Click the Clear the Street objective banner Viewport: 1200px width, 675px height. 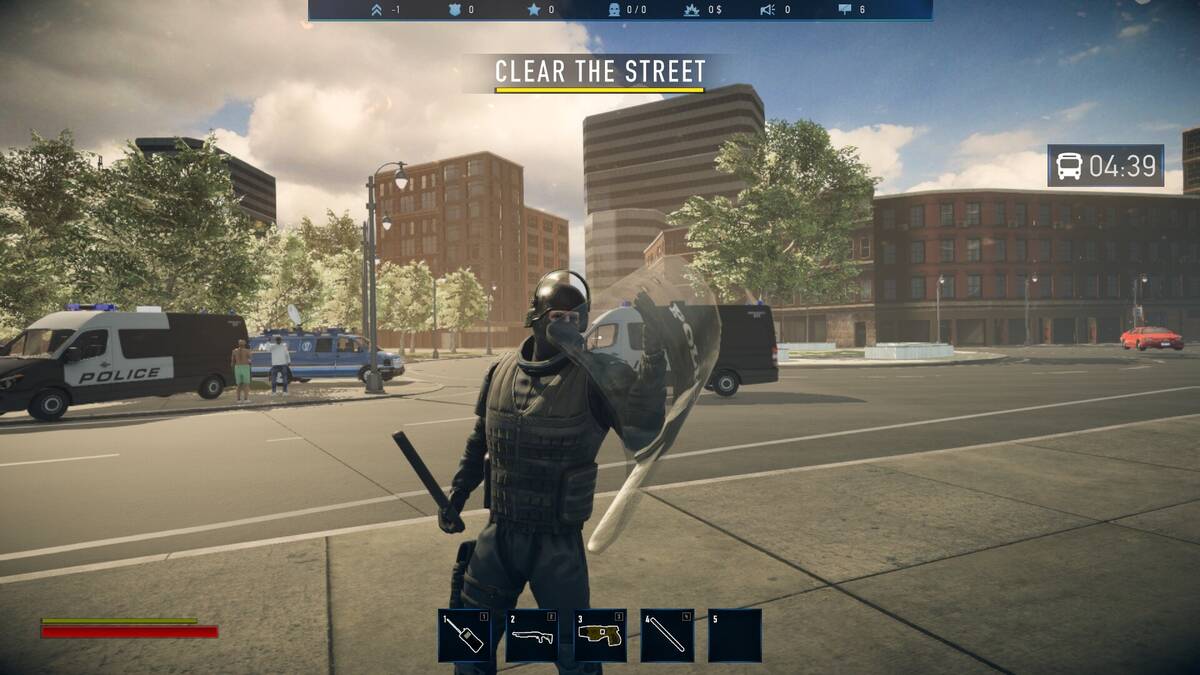click(600, 72)
